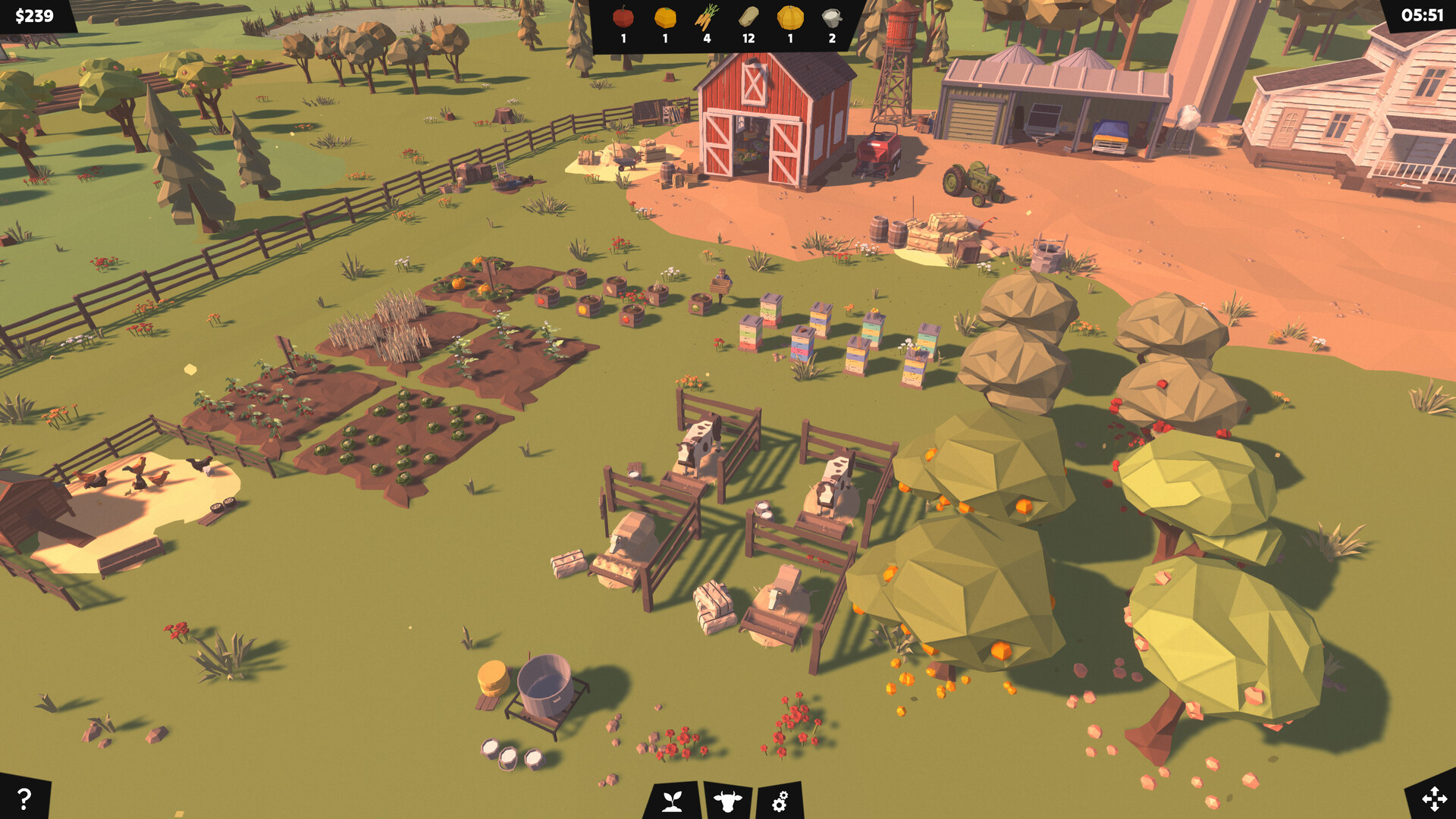Open the settings gear menu
This screenshot has height=819, width=1456.
(781, 802)
